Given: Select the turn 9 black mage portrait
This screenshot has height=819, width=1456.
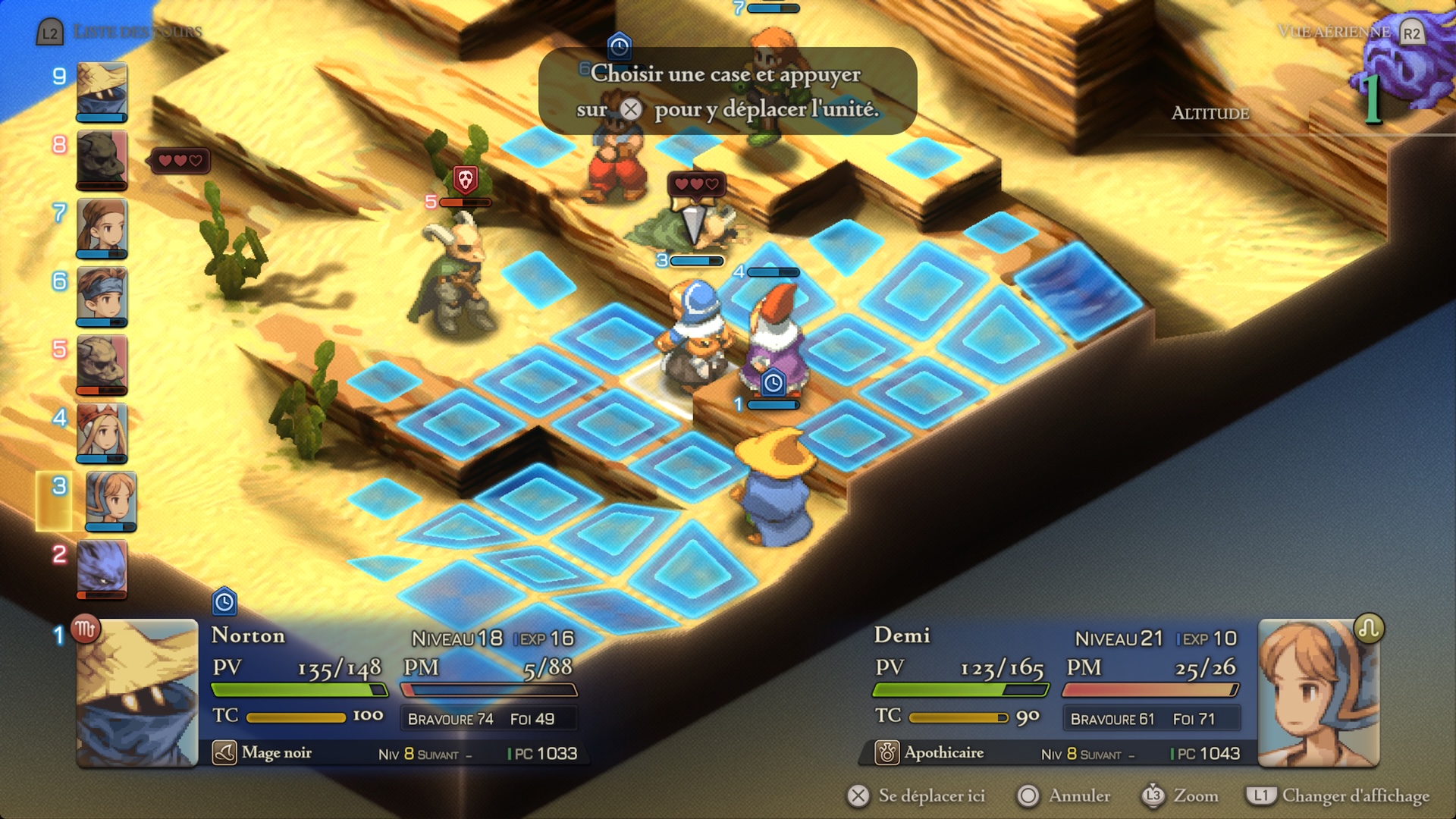Looking at the screenshot, I should coord(102,91).
